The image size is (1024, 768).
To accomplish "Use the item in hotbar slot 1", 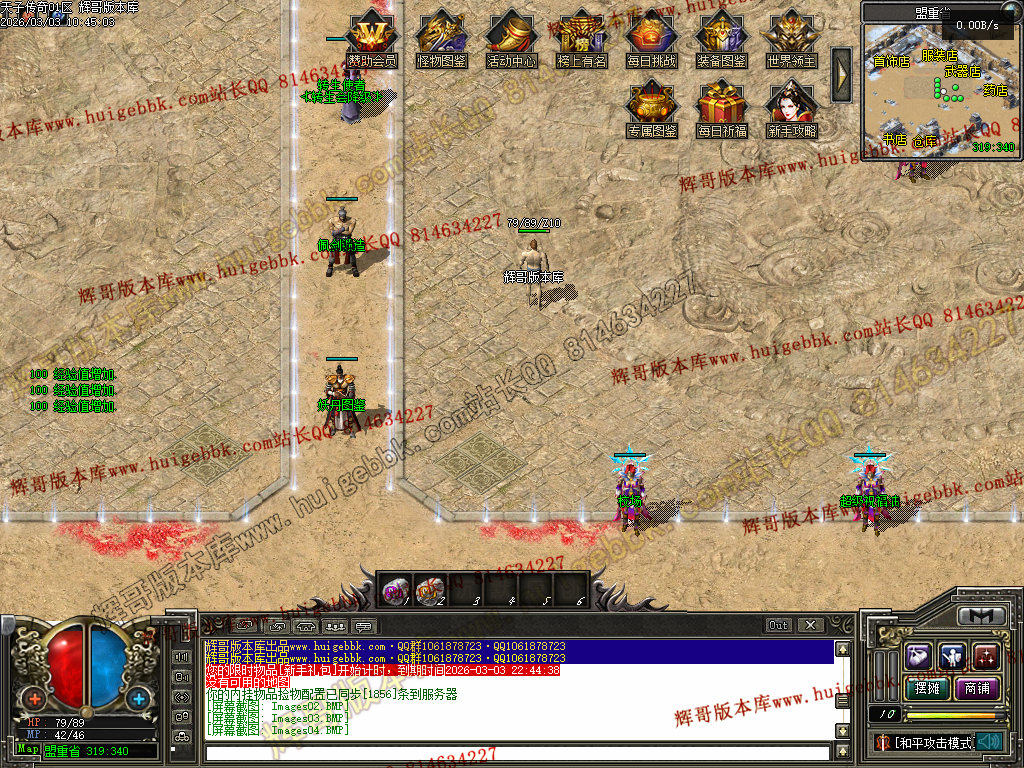I will pyautogui.click(x=395, y=590).
